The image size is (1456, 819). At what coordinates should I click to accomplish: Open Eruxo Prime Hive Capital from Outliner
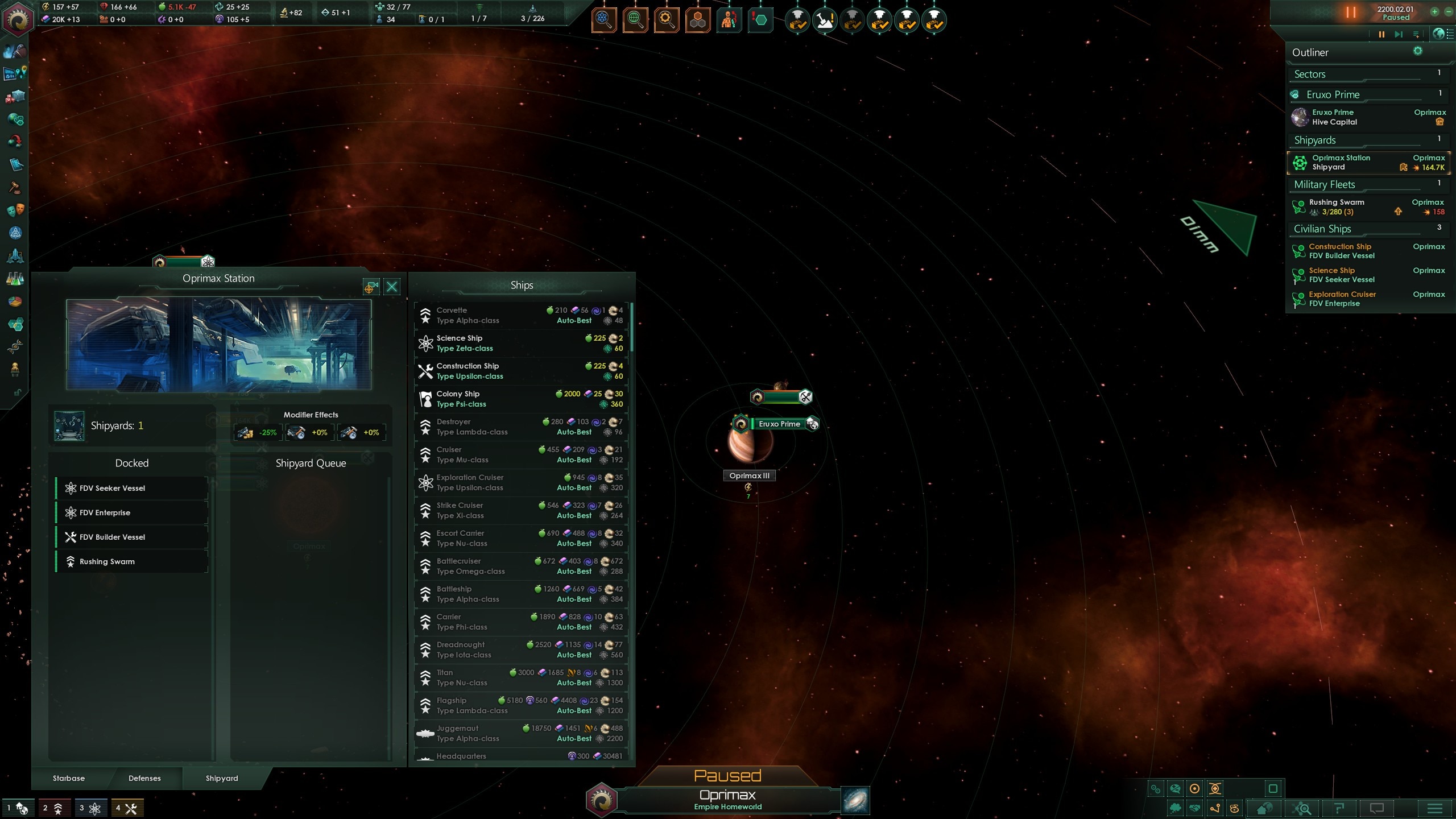1367,117
